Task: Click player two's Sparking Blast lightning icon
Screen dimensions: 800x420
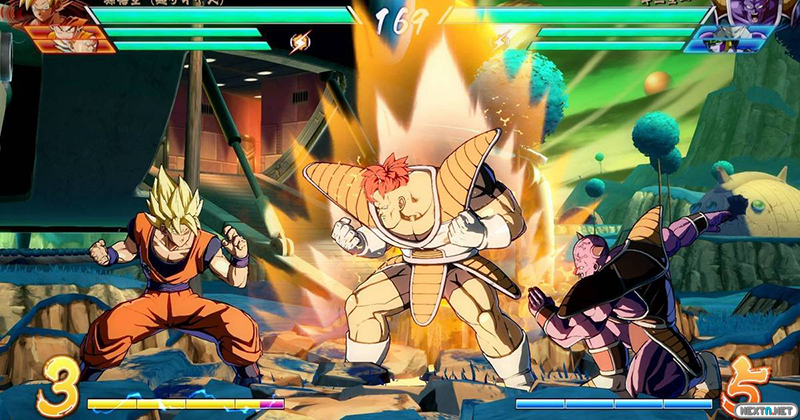Action: coord(498,42)
